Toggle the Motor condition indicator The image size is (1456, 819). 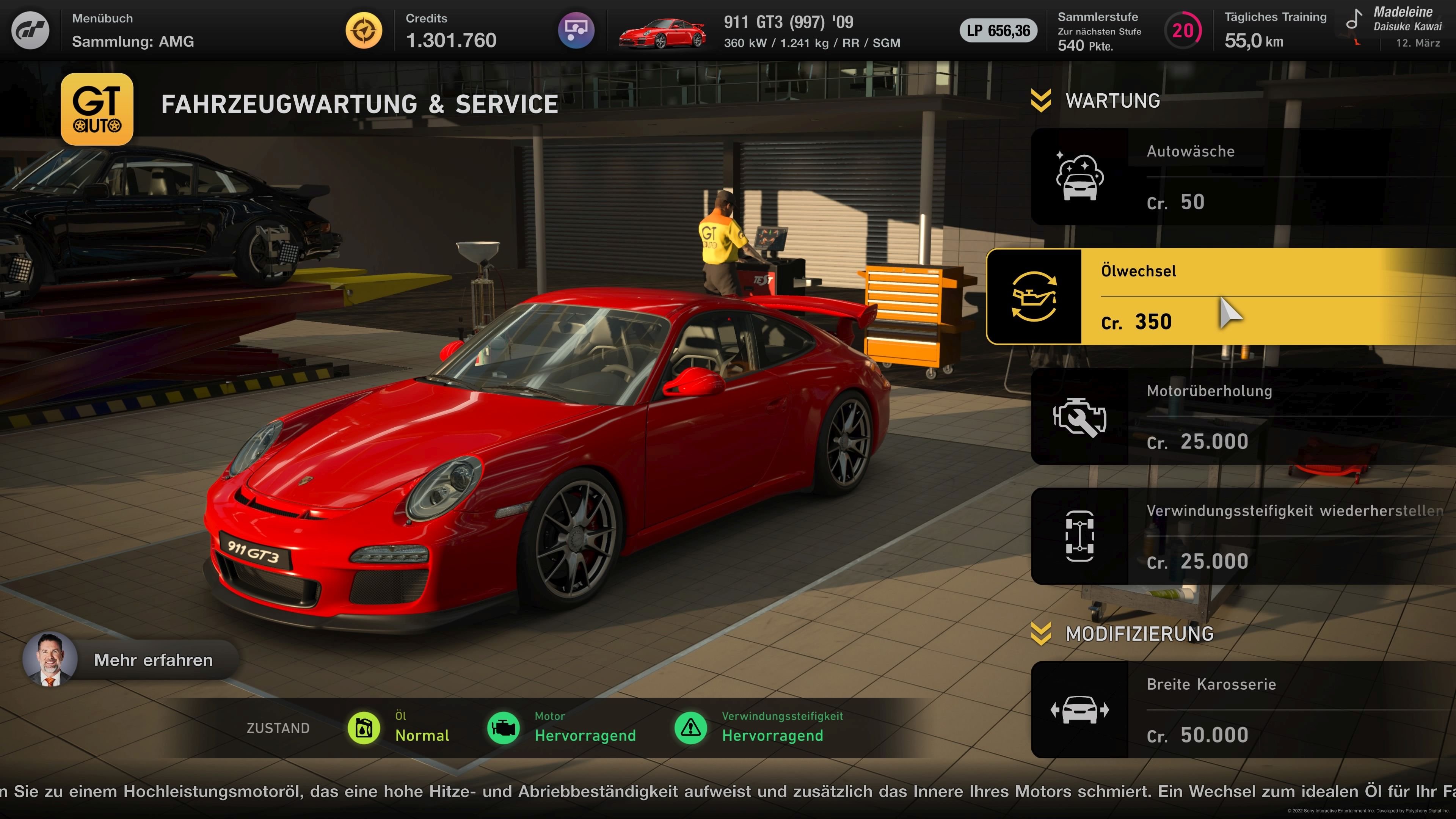(x=503, y=728)
